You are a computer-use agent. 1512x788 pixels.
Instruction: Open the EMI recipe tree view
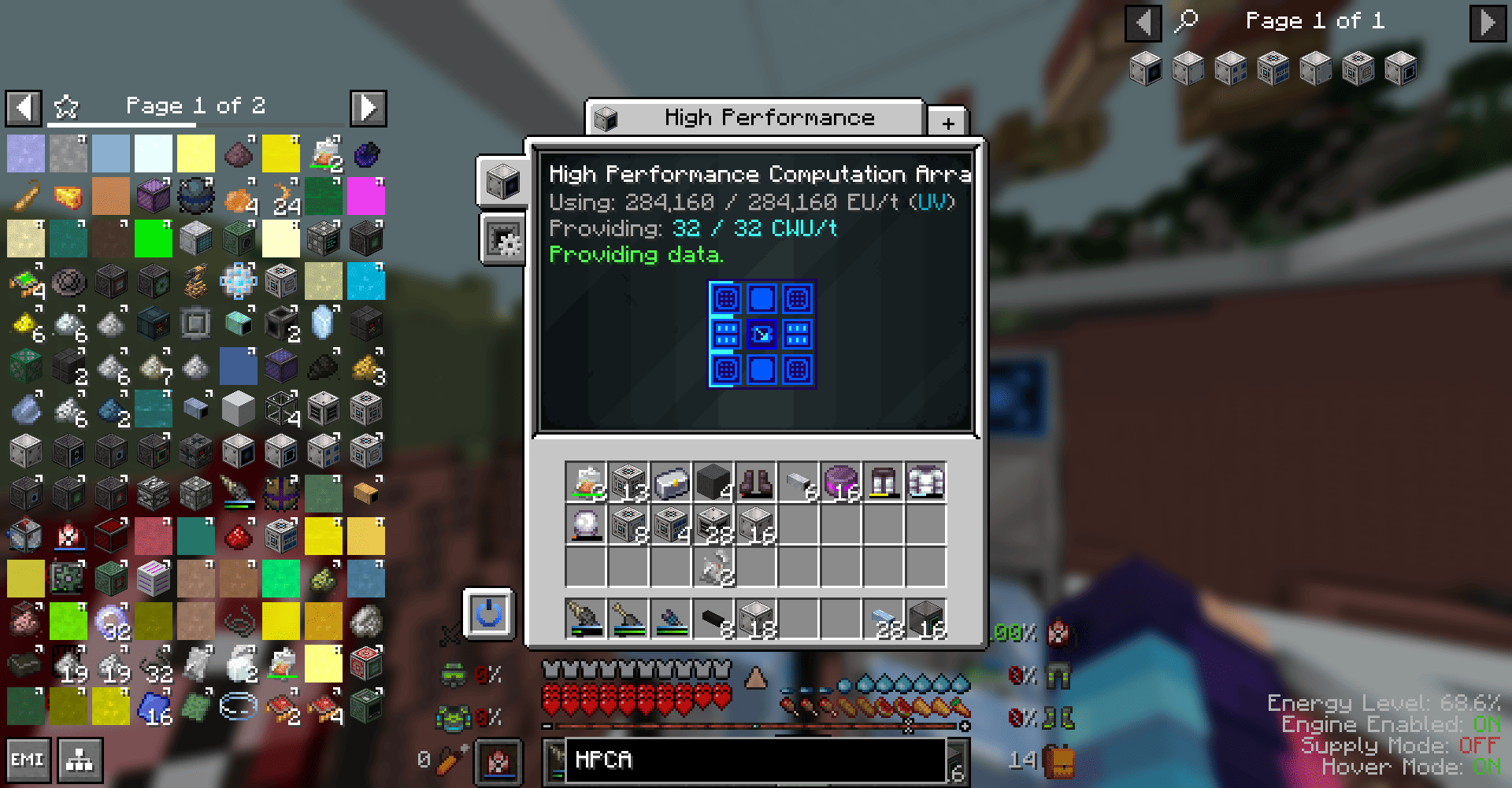pyautogui.click(x=79, y=760)
